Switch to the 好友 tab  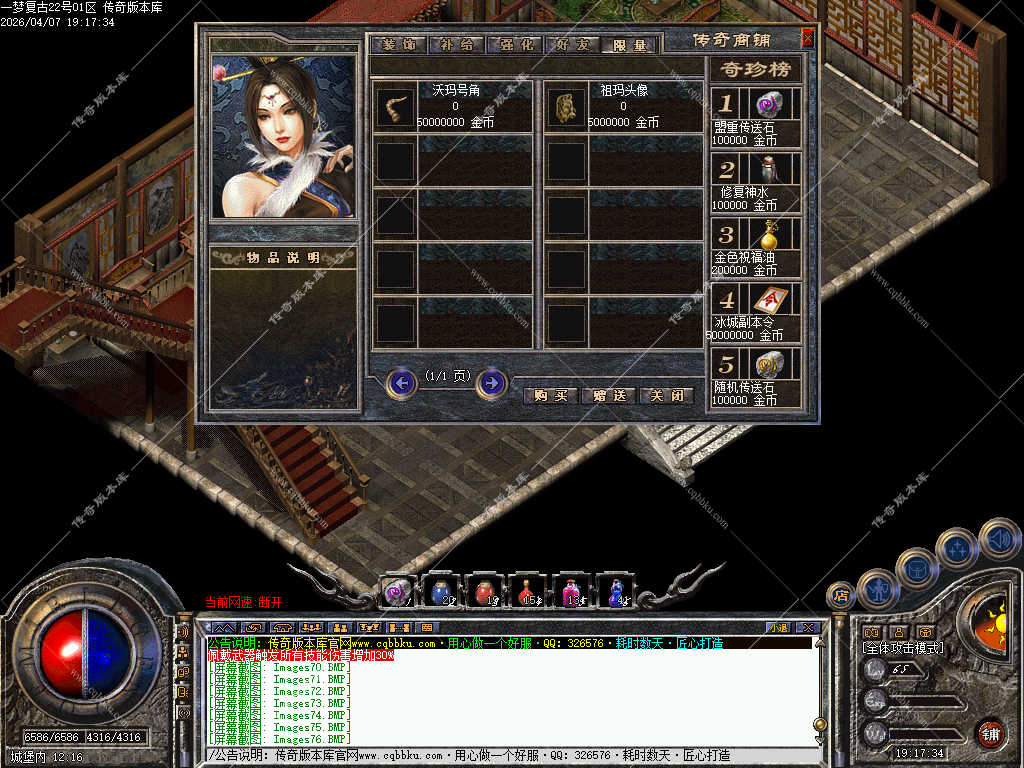pyautogui.click(x=574, y=45)
